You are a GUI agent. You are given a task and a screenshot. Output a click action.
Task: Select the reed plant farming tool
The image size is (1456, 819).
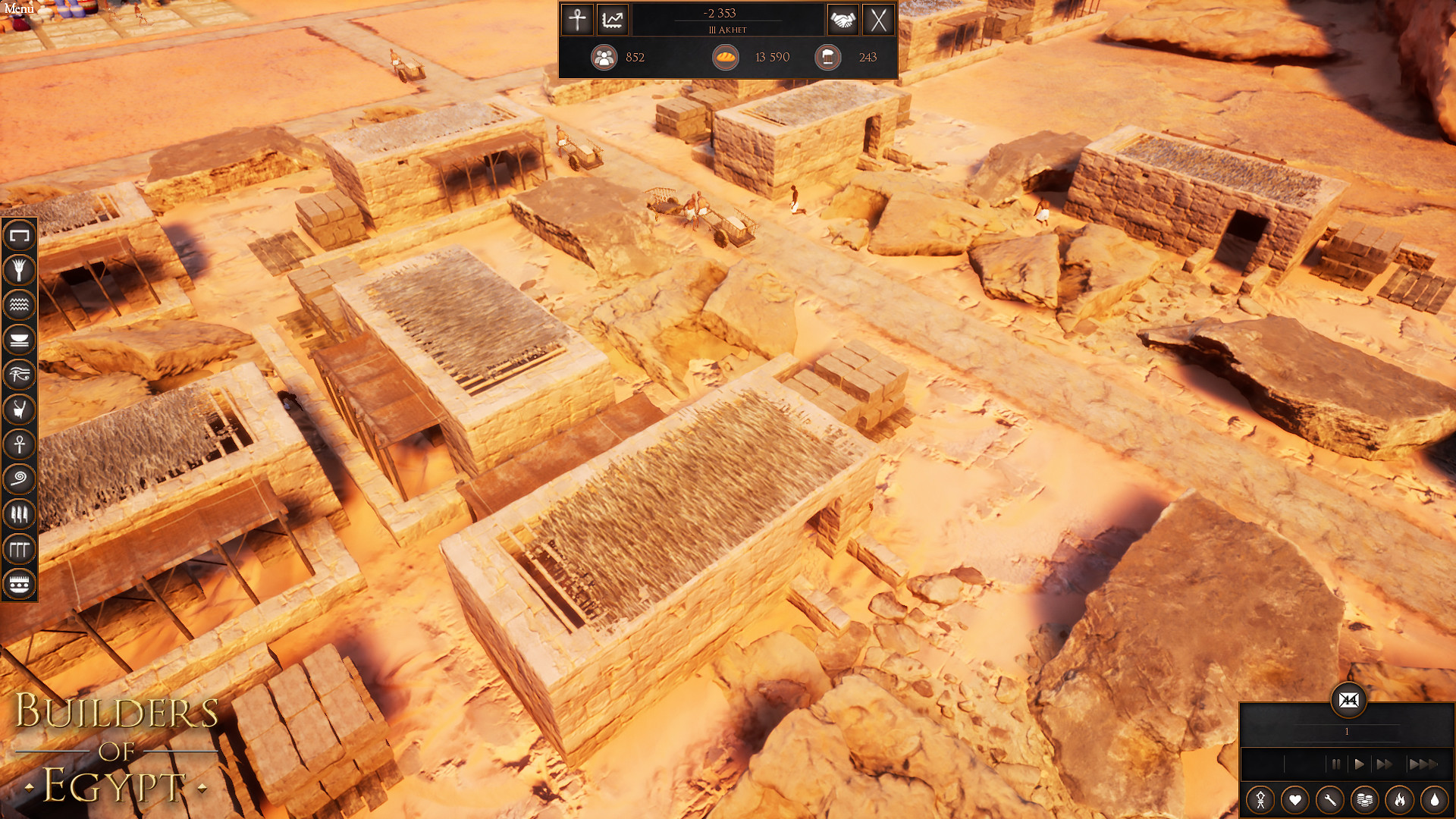[x=19, y=270]
